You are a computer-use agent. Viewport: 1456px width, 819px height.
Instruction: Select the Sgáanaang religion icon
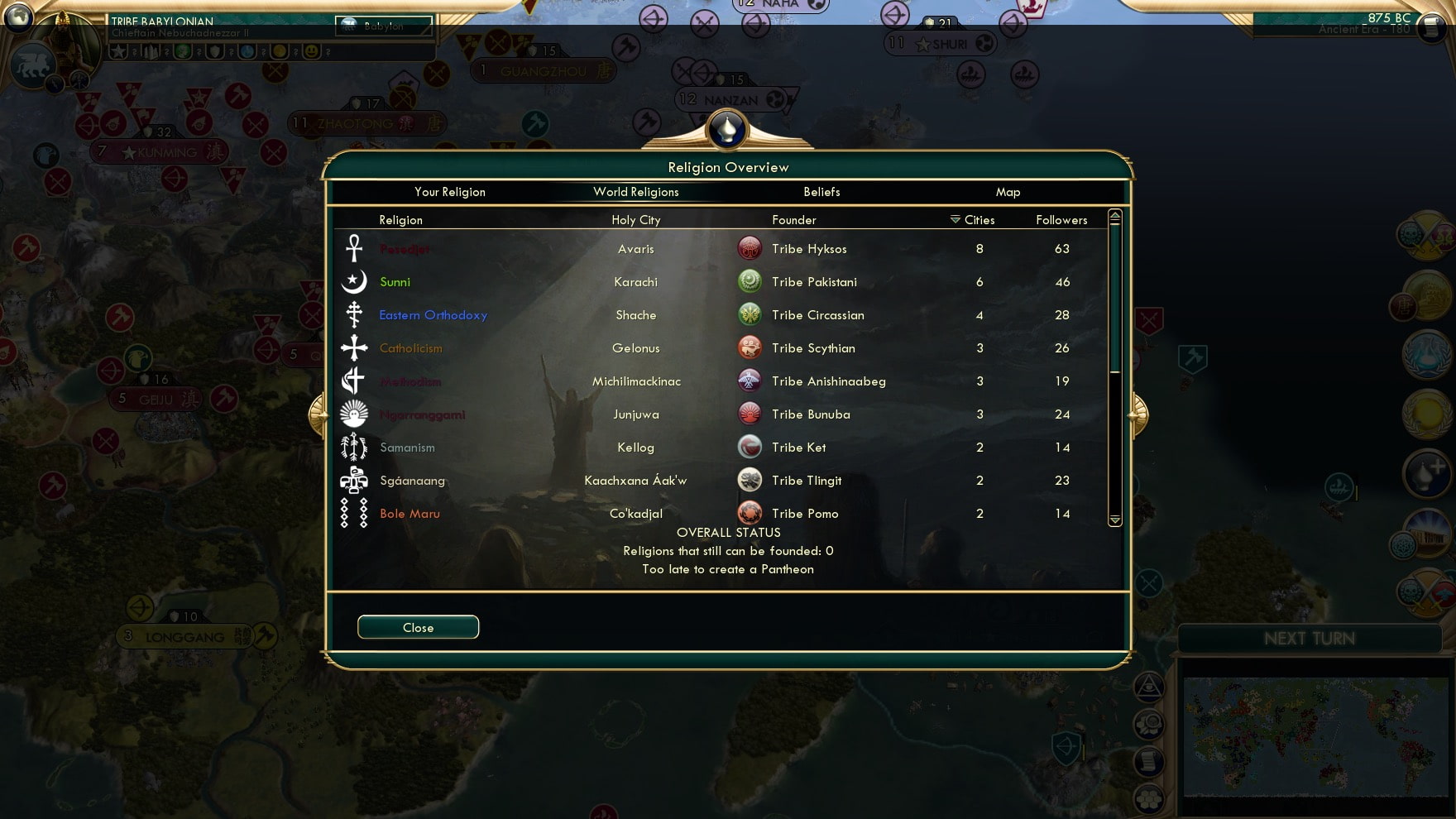coord(353,480)
